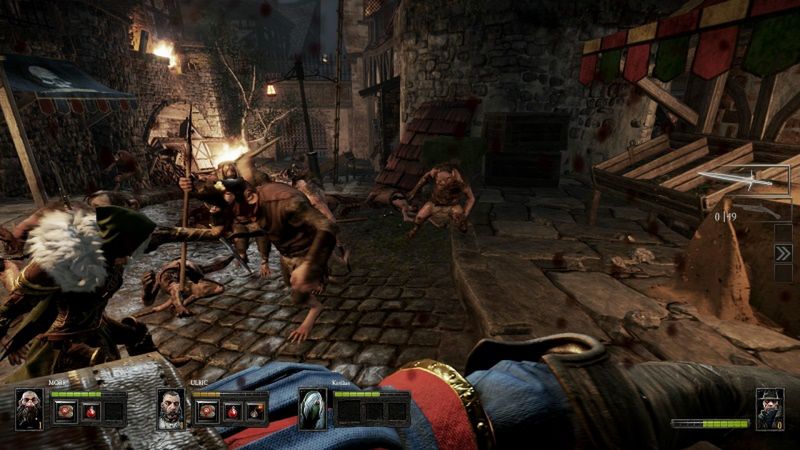This screenshot has width=800, height=450.
Task: Click the dwarf's medical supplies item icon
Action: pos(66,411)
